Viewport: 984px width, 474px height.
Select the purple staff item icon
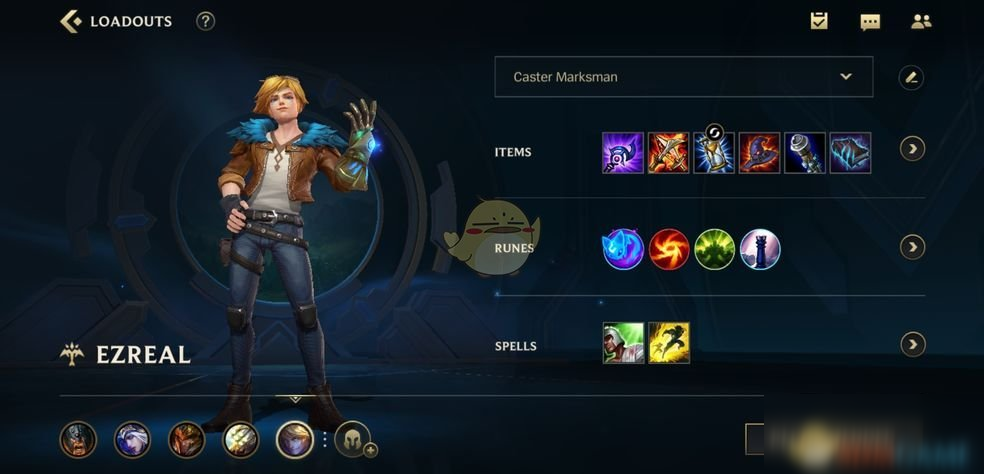[623, 153]
